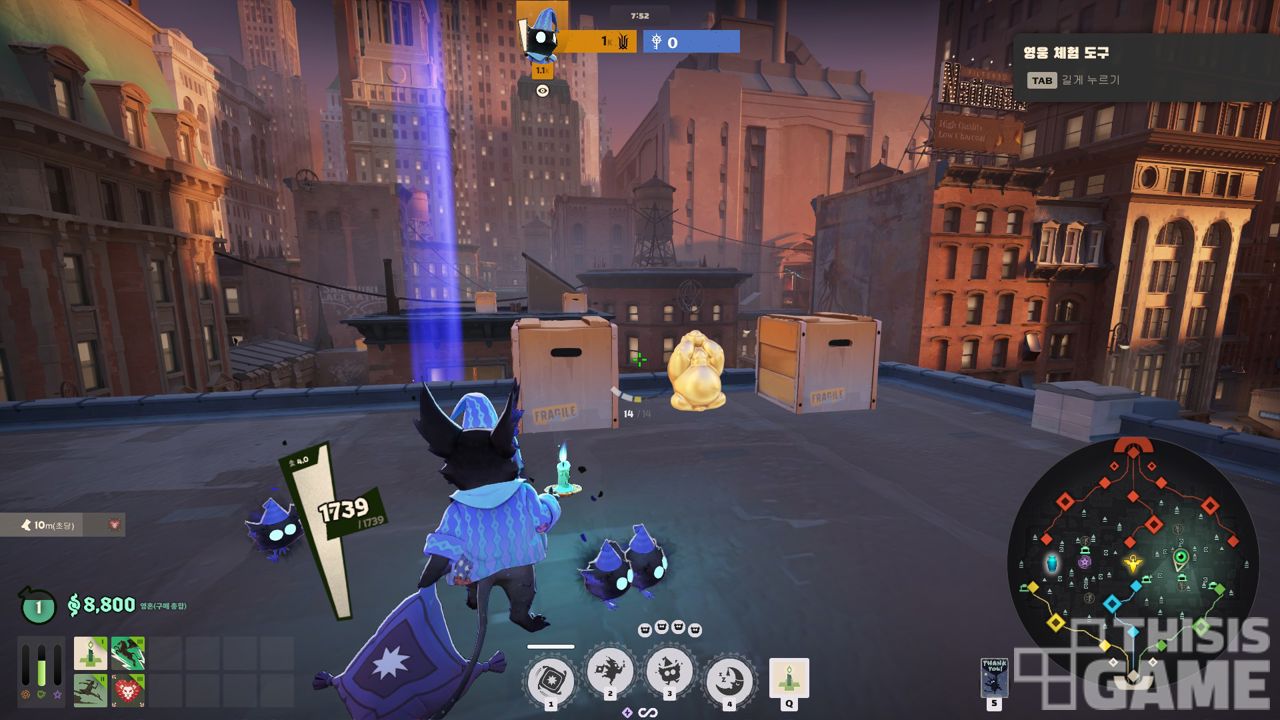
Task: Select the leaping horse lightning item slot
Action: tap(128, 653)
